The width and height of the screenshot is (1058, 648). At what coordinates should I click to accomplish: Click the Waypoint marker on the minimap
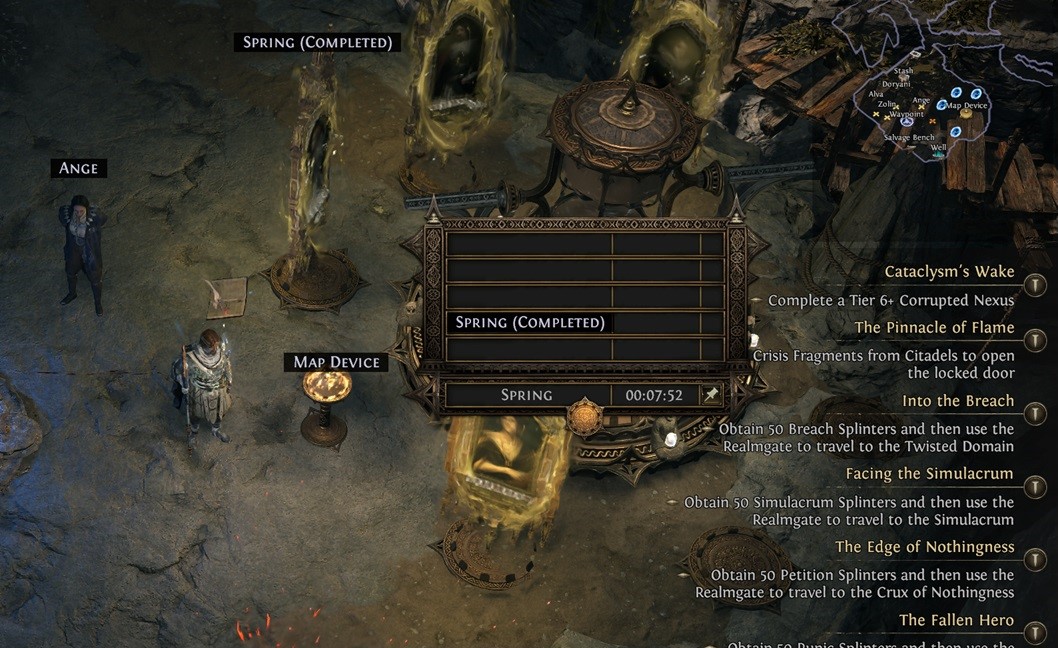point(907,122)
